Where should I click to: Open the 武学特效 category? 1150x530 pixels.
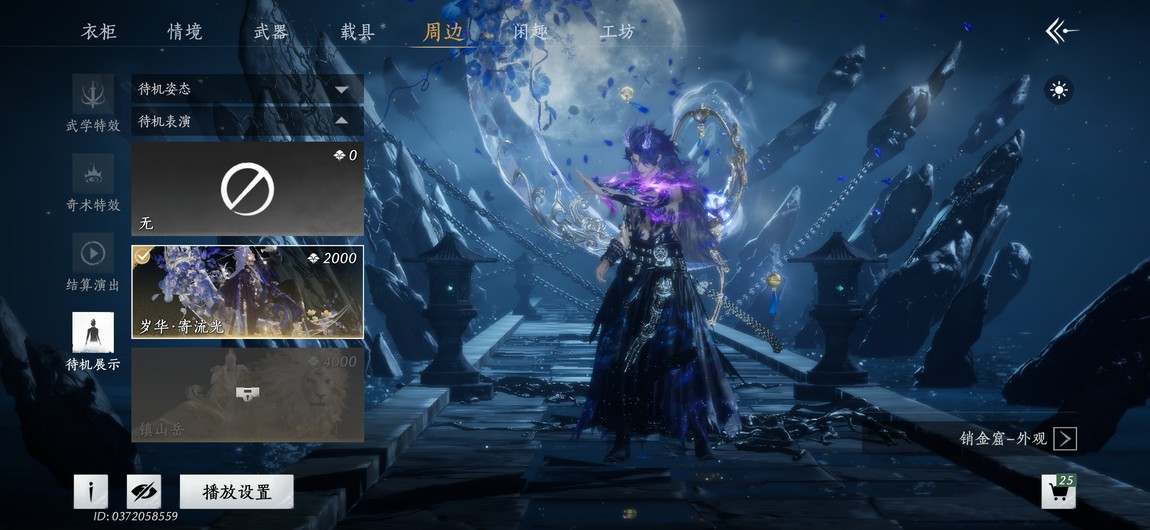coord(93,103)
